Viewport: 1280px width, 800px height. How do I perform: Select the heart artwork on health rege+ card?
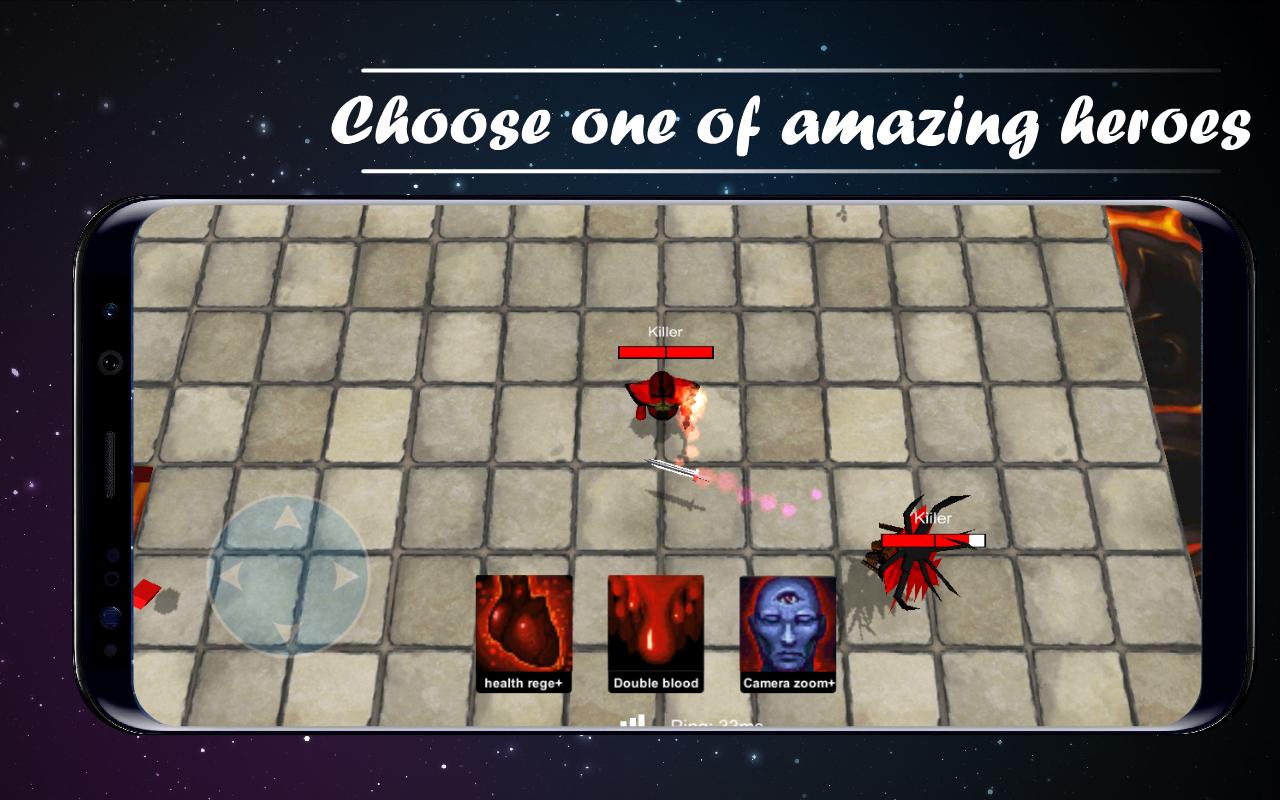click(522, 625)
